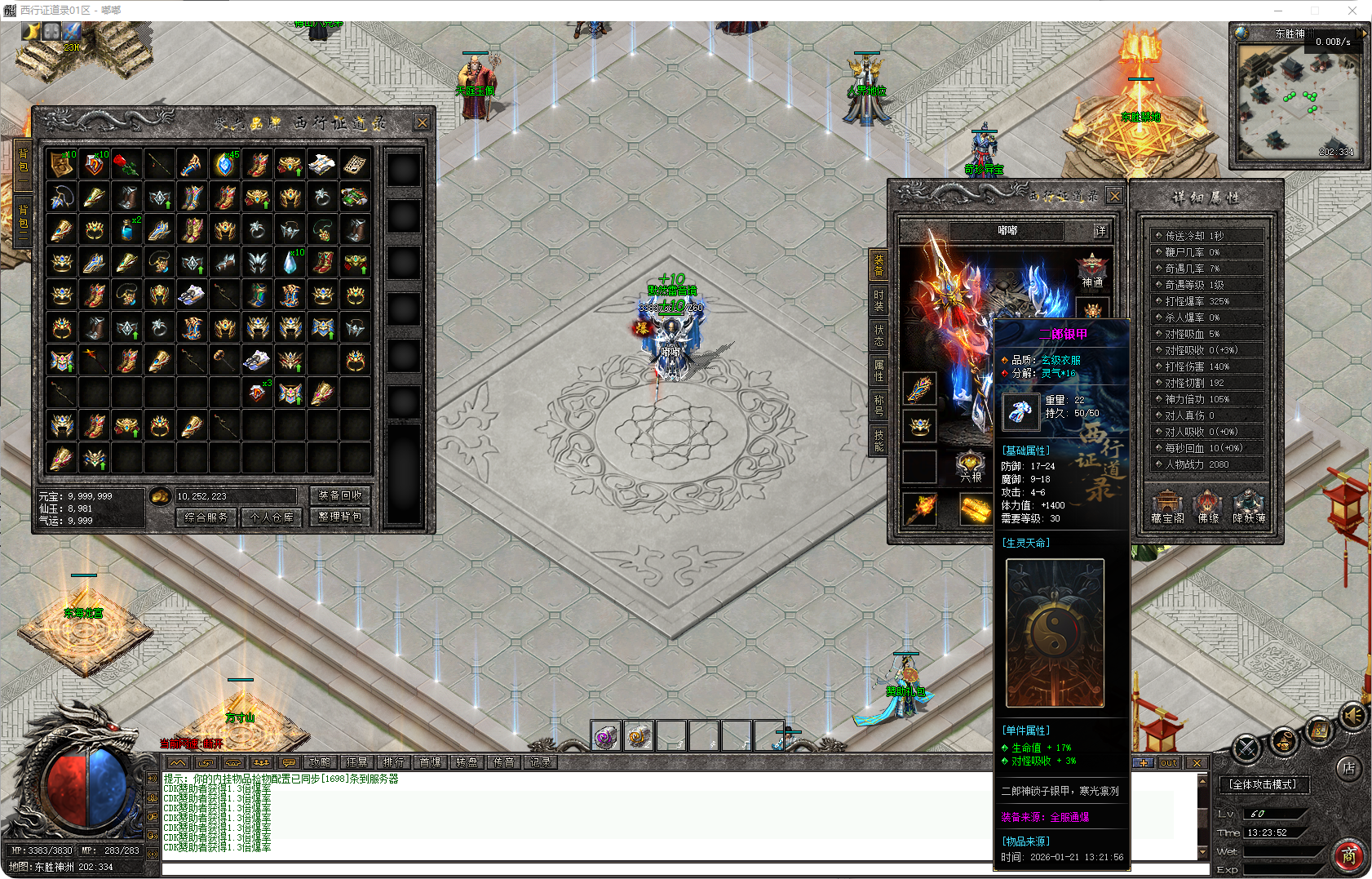1372x879 pixels.
Task: Switch to the 时装 costume tab
Action: [x=879, y=300]
